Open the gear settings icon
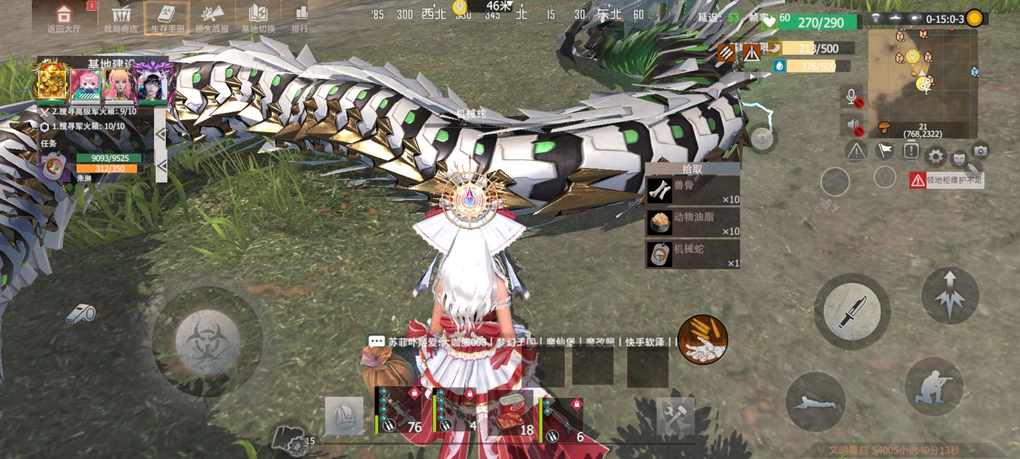 coord(935,156)
